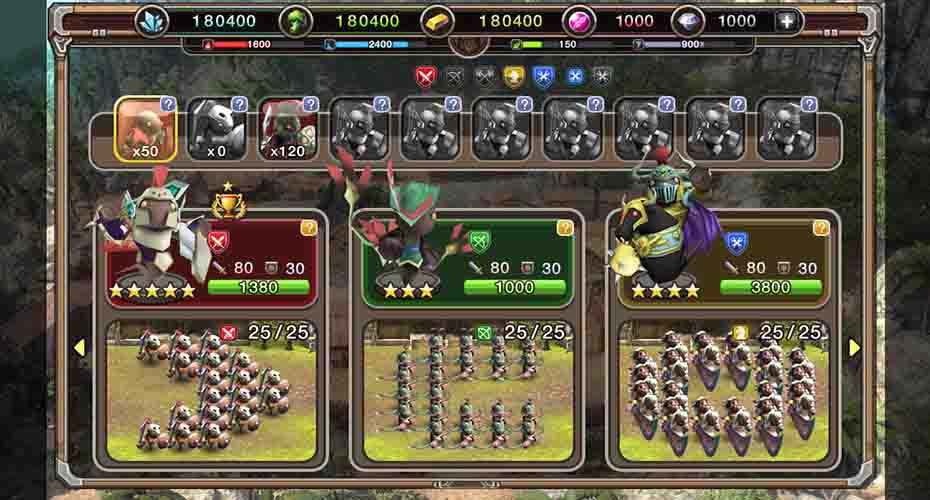This screenshot has width=930, height=500.
Task: Open the help badge on the x50 unit slot
Action: (x=169, y=104)
